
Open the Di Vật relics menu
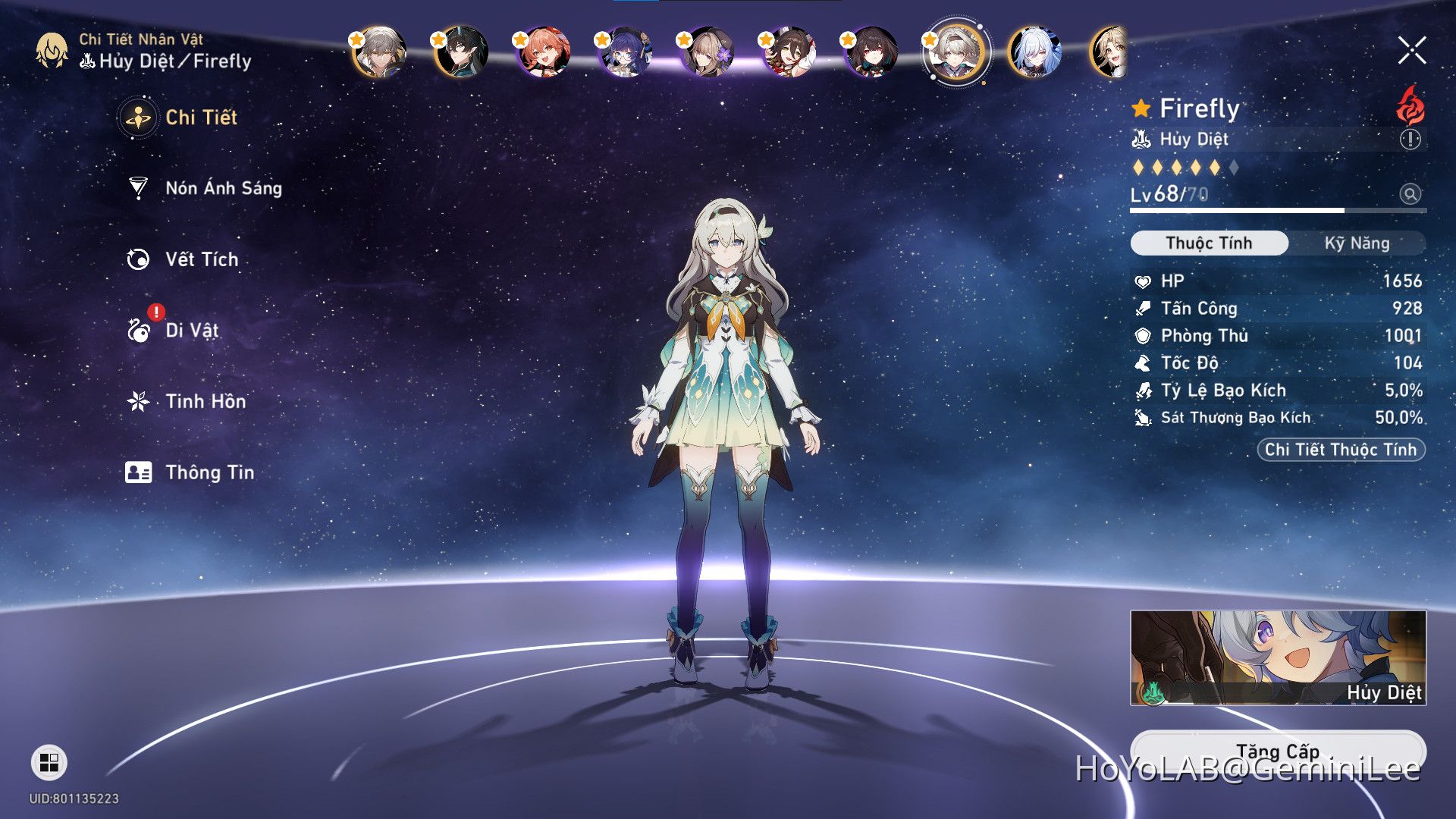(191, 331)
